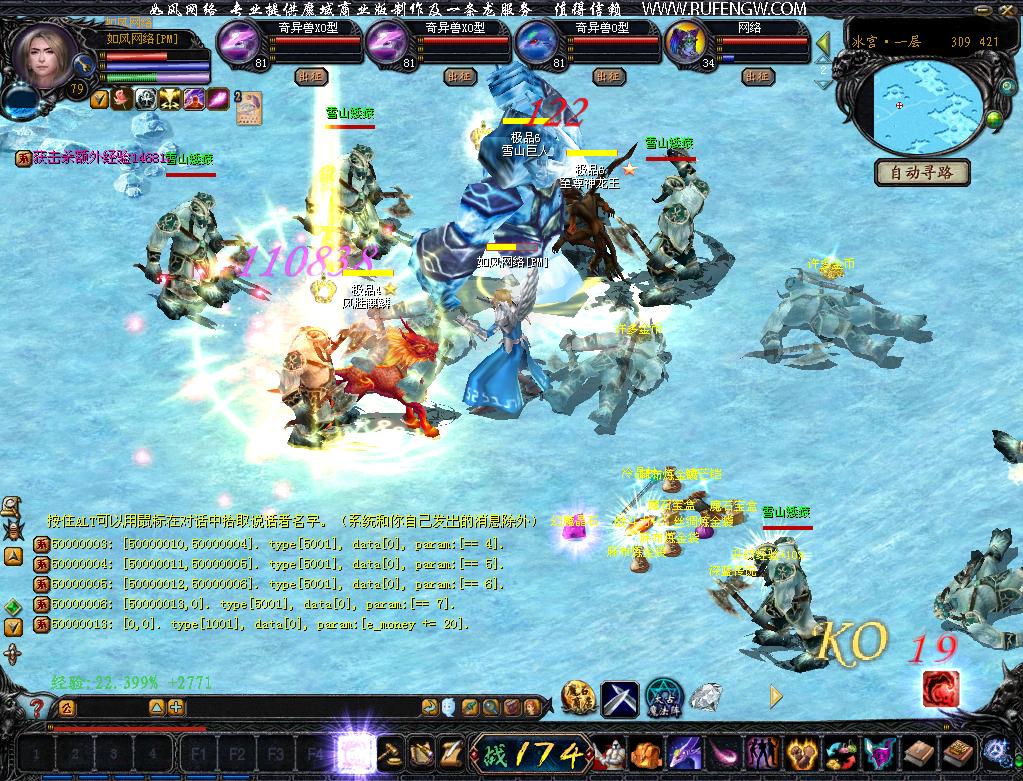Click the rose buff icon
Image resolution: width=1023 pixels, height=781 pixels.
(122, 98)
